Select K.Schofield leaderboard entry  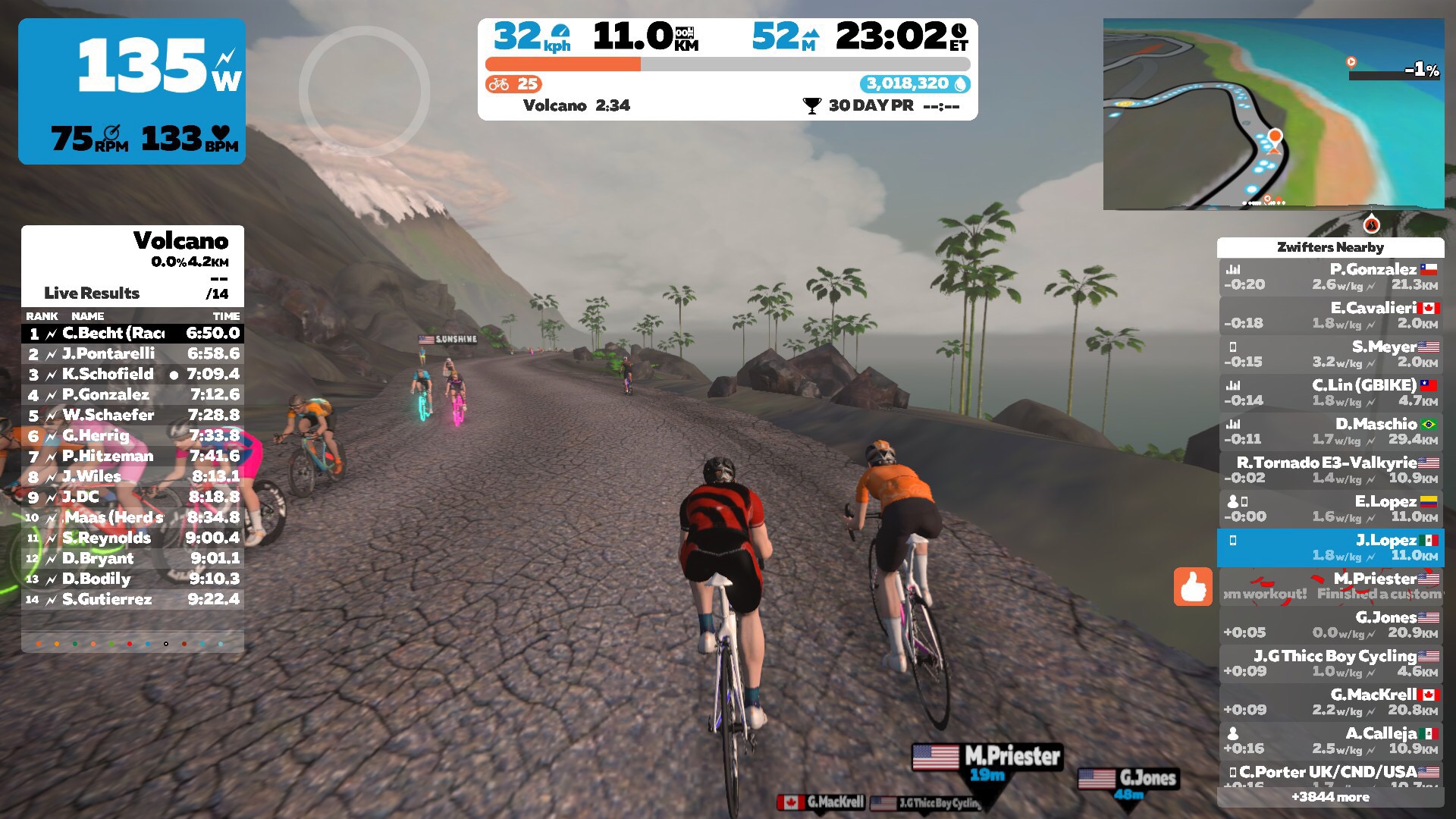[133, 374]
